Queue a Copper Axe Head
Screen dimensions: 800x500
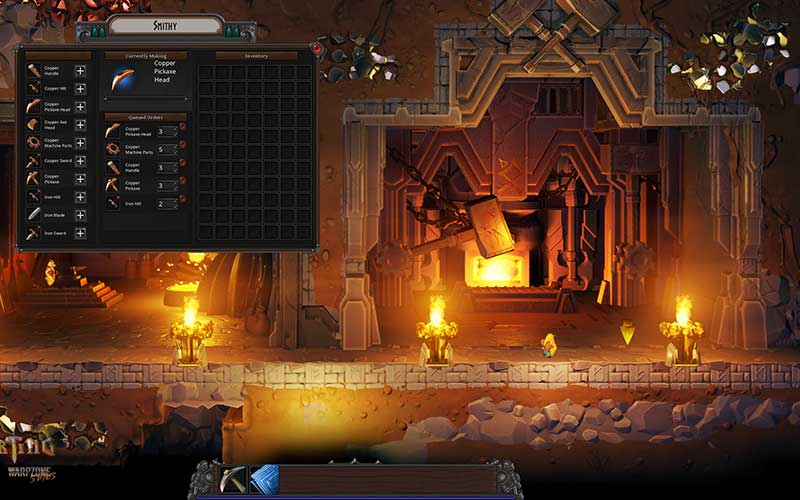click(x=80, y=124)
